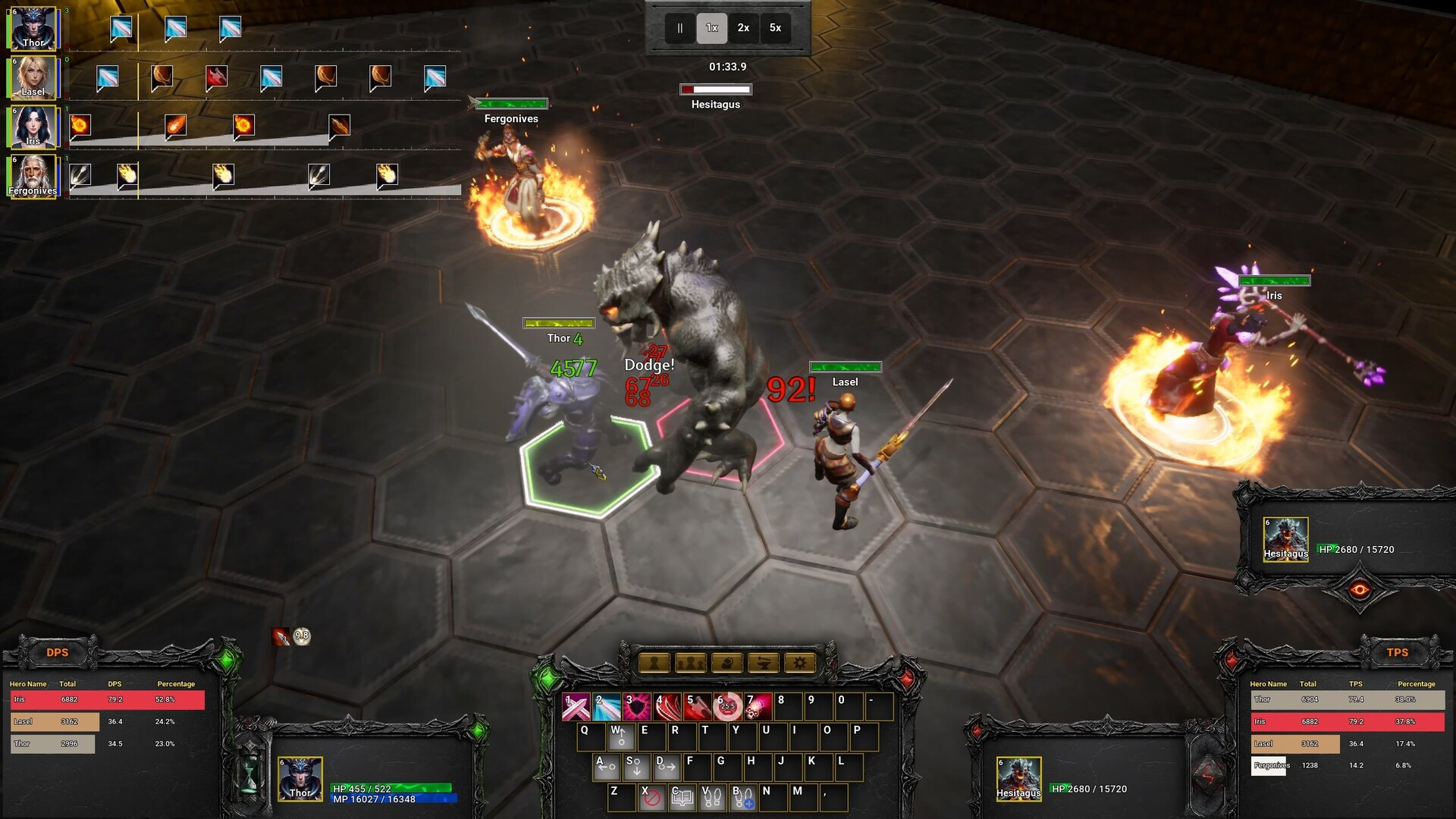This screenshot has width=1456, height=819.
Task: Open the gear settings button
Action: pyautogui.click(x=799, y=664)
